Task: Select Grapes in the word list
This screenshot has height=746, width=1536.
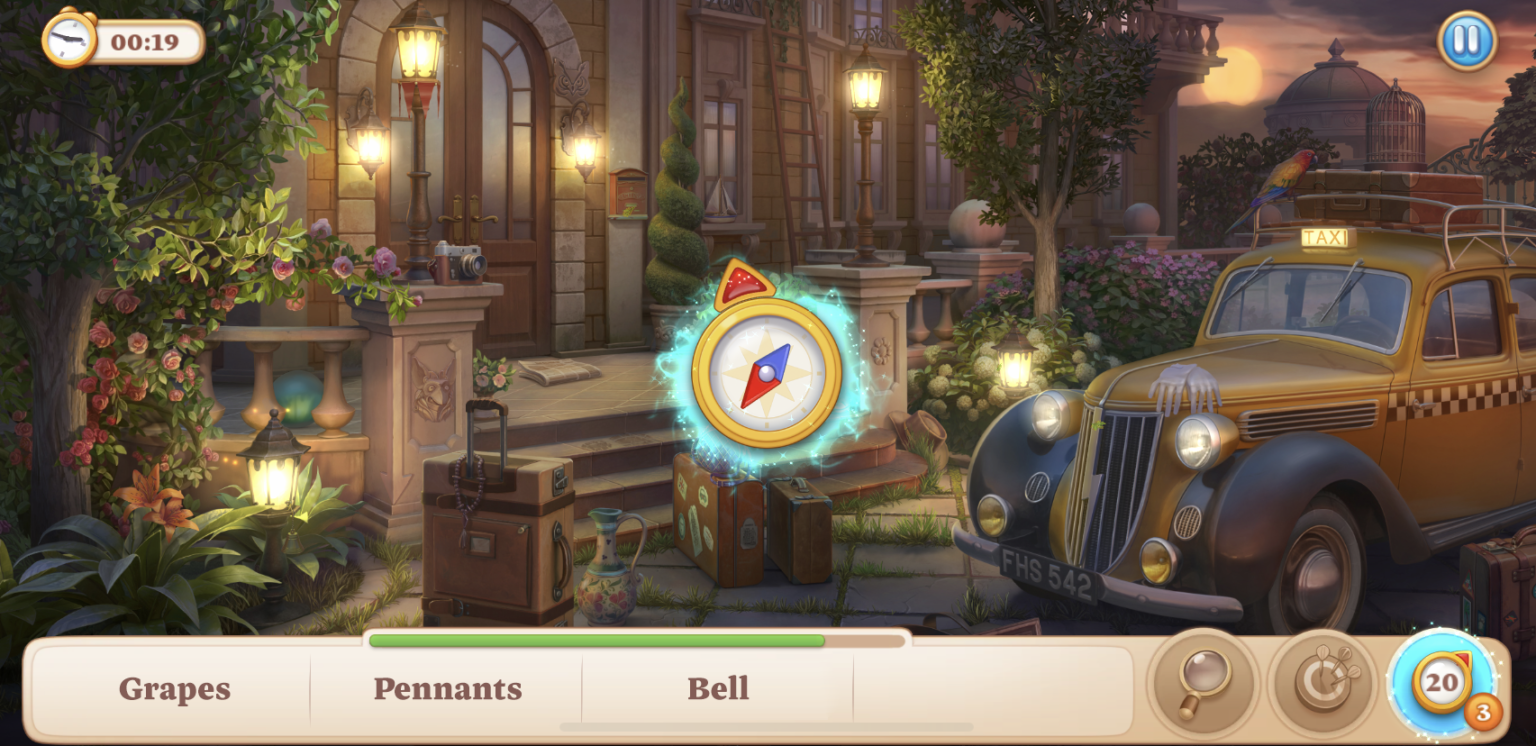Action: click(x=174, y=688)
